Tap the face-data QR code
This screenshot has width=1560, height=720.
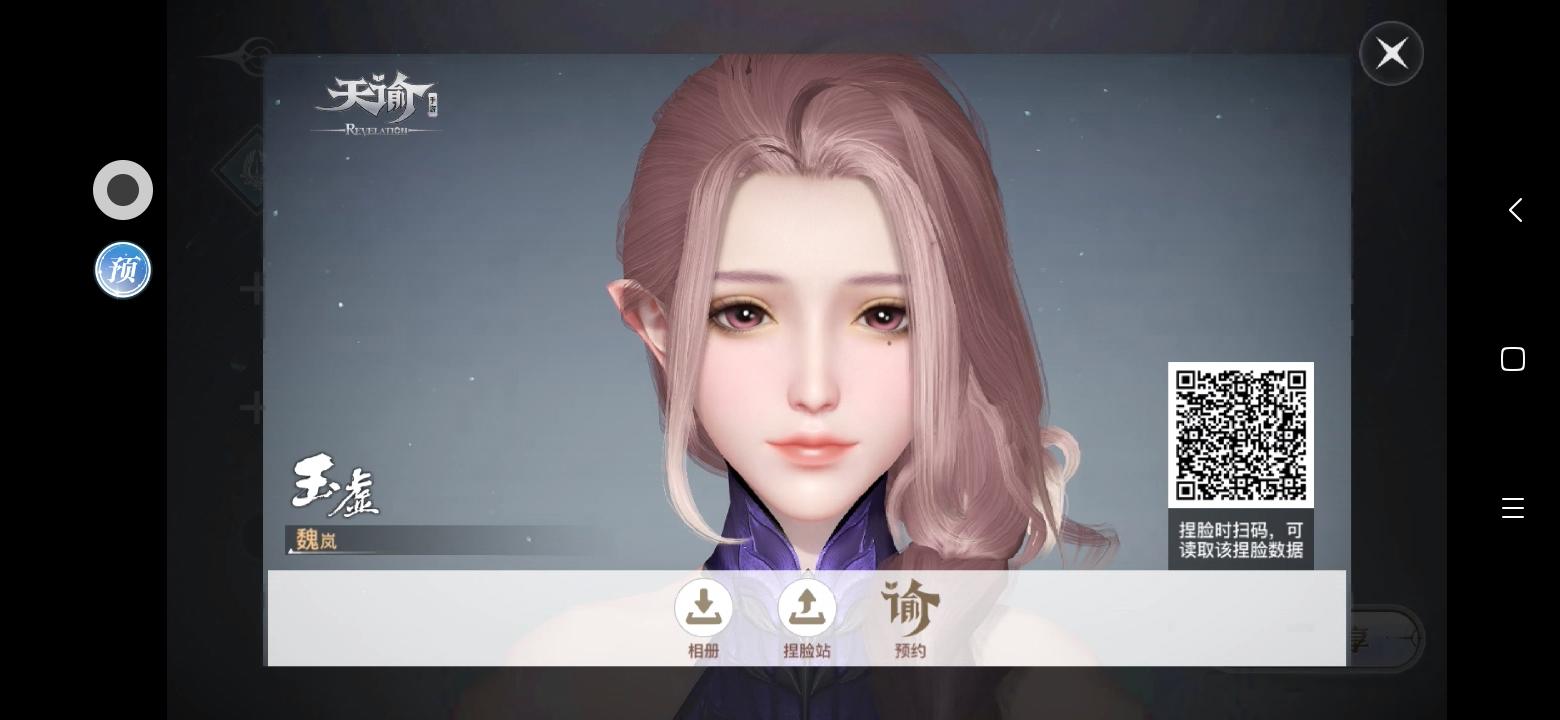click(1240, 433)
